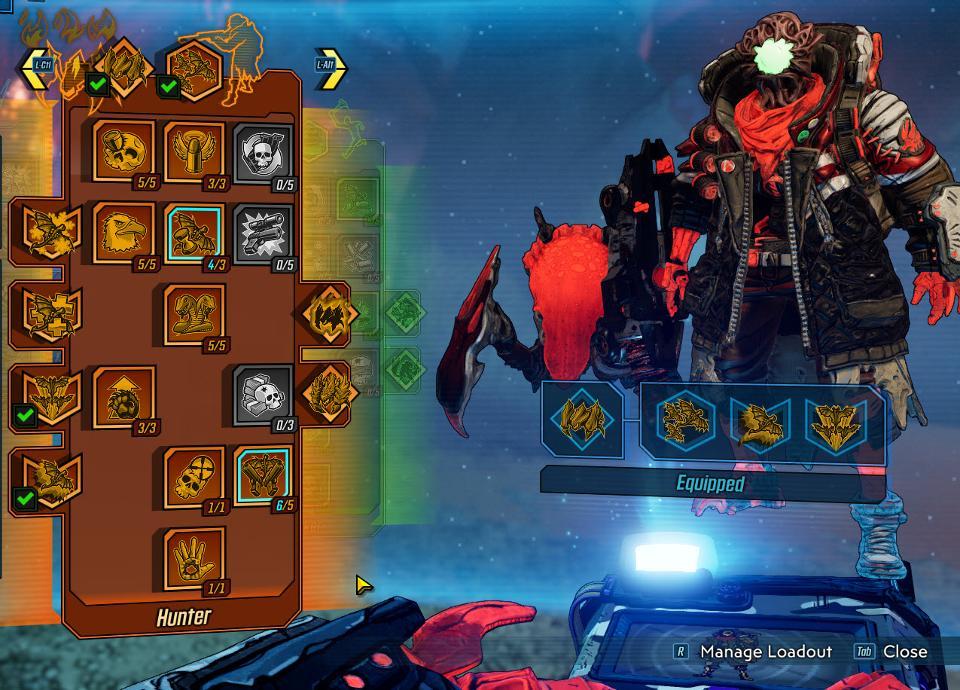Select the grey twin-guns skill at 0/5
This screenshot has width=960, height=690.
(263, 233)
